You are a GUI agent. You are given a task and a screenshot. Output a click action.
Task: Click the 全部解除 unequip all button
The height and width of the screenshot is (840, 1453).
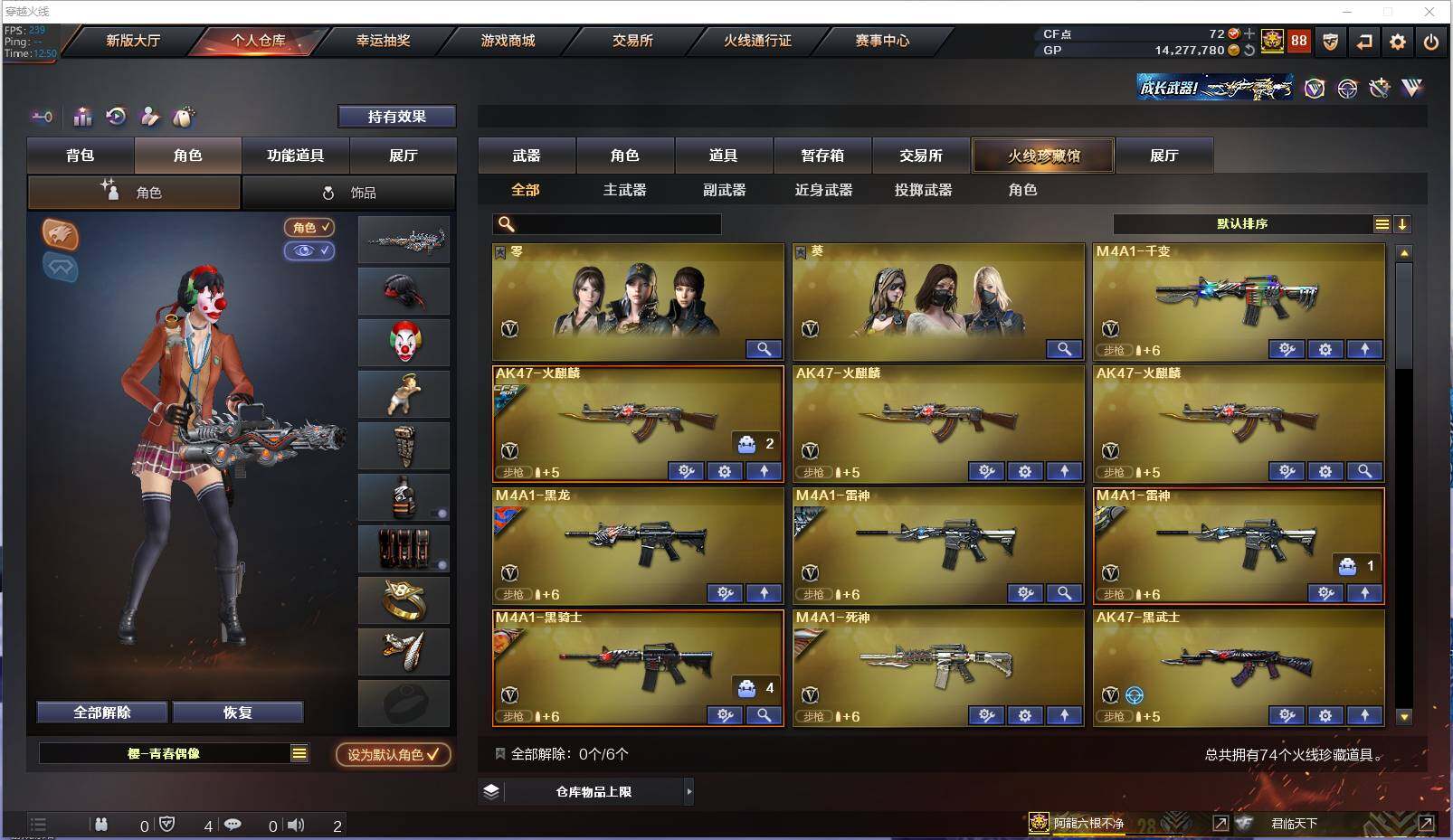pyautogui.click(x=102, y=713)
